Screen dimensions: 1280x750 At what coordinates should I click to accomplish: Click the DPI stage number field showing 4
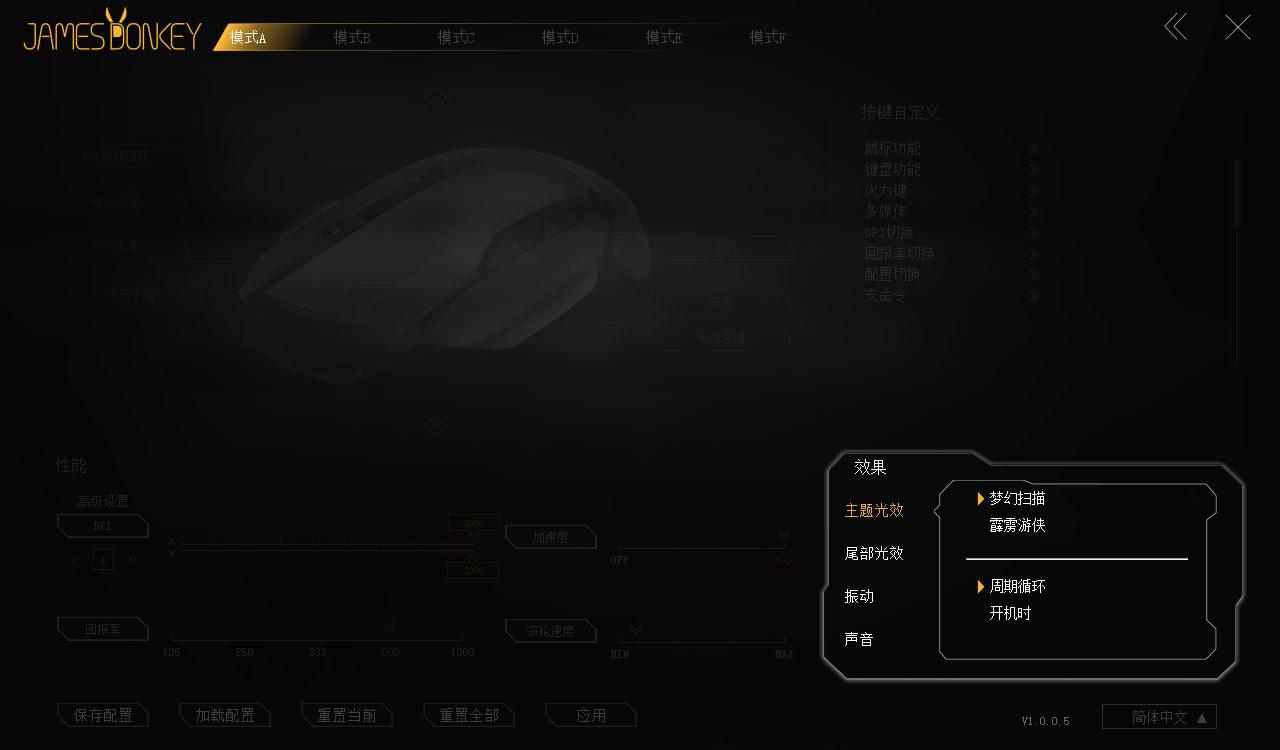102,560
